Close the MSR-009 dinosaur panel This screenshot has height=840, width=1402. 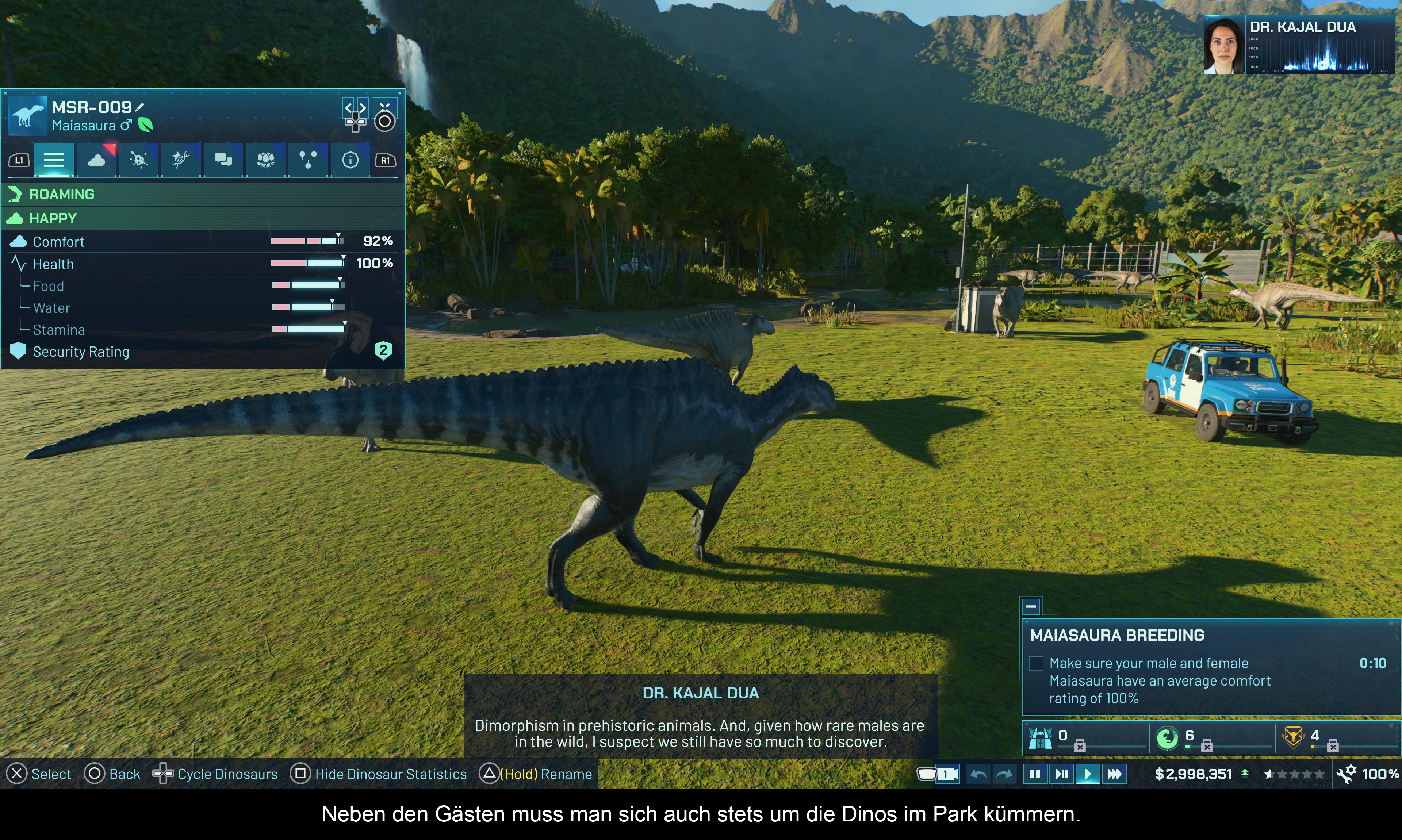point(385,107)
